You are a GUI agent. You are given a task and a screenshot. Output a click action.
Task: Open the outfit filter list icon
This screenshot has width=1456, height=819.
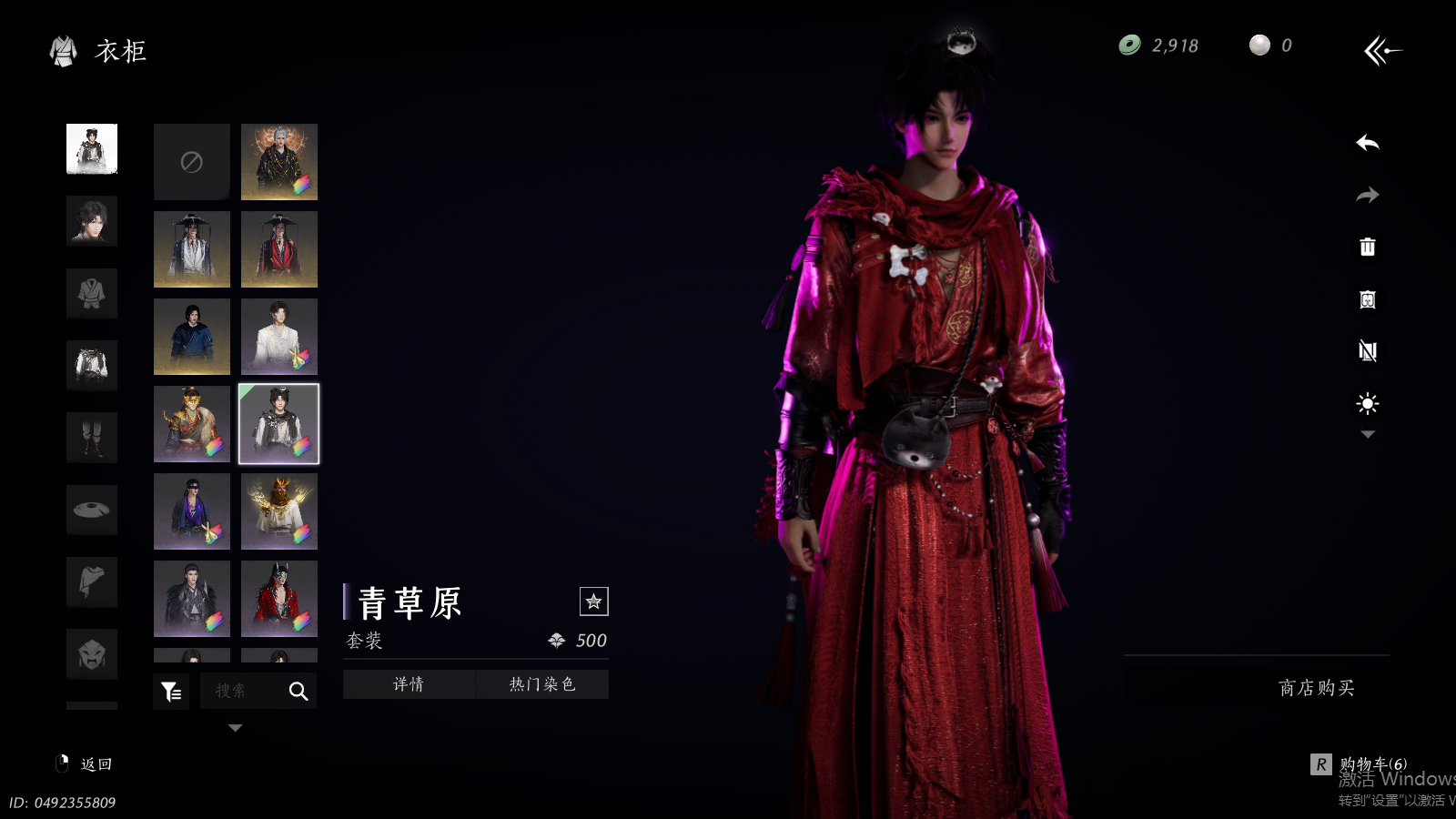pos(171,692)
